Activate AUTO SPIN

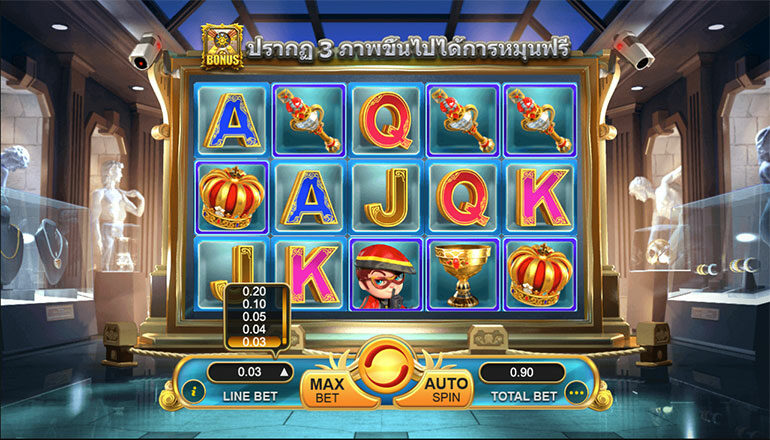point(446,390)
